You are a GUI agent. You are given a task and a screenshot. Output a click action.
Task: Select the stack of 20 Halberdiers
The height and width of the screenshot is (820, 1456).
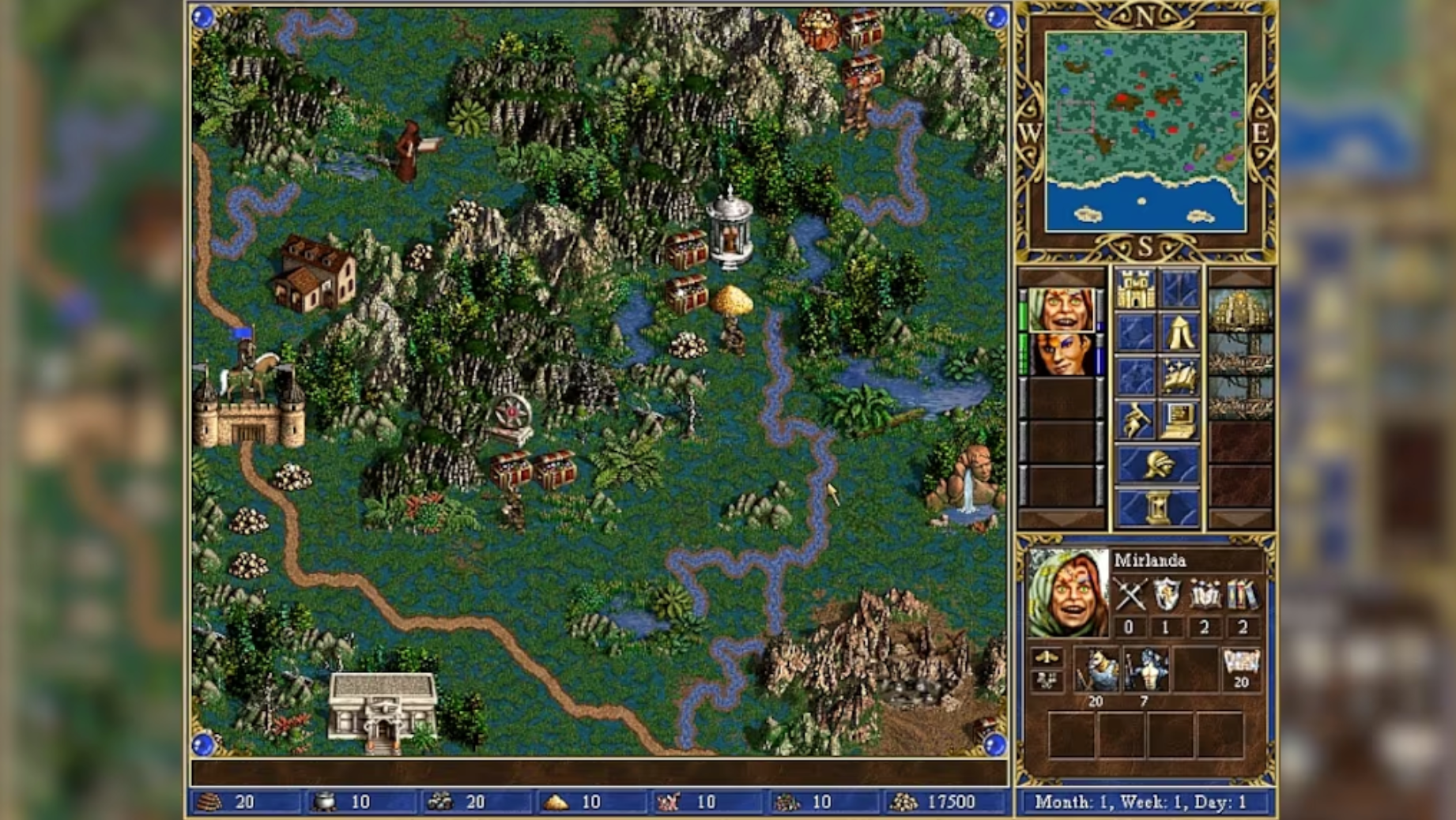1098,670
